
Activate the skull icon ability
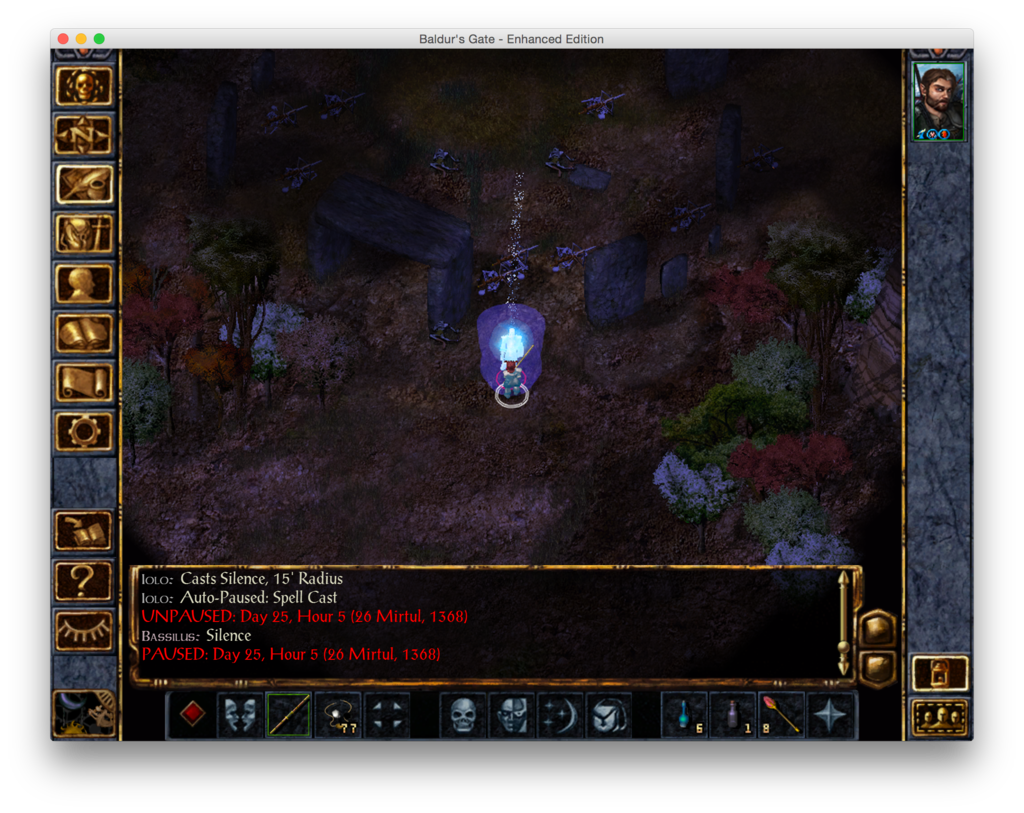click(x=463, y=715)
